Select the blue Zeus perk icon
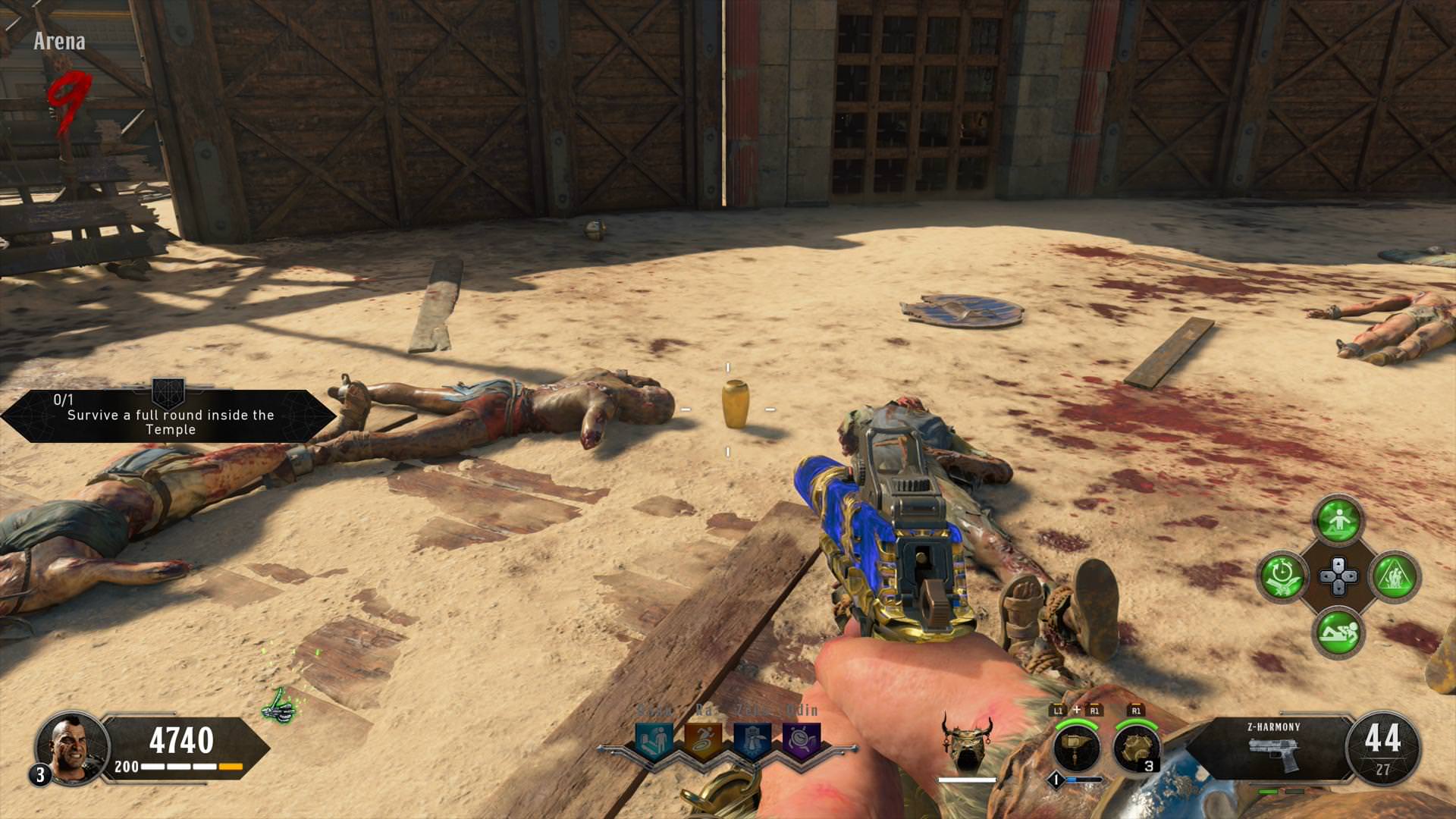 752,738
